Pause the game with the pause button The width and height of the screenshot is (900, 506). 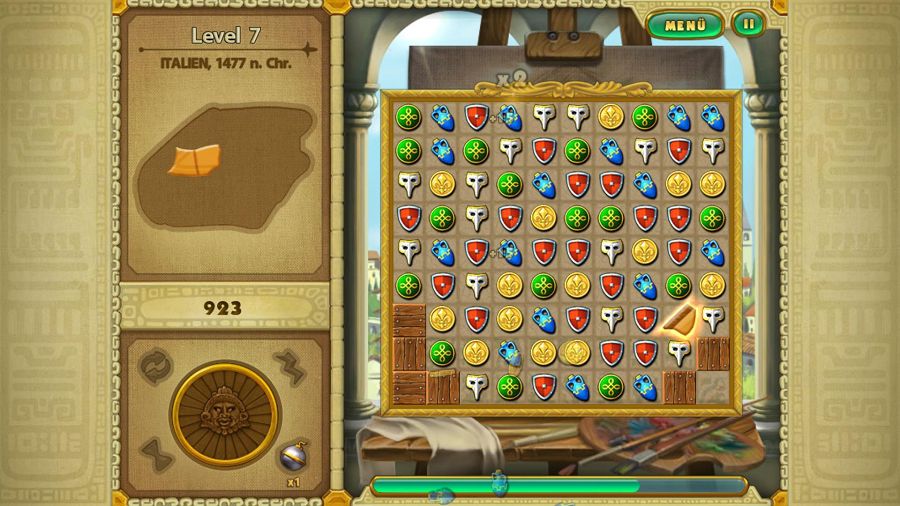(748, 24)
